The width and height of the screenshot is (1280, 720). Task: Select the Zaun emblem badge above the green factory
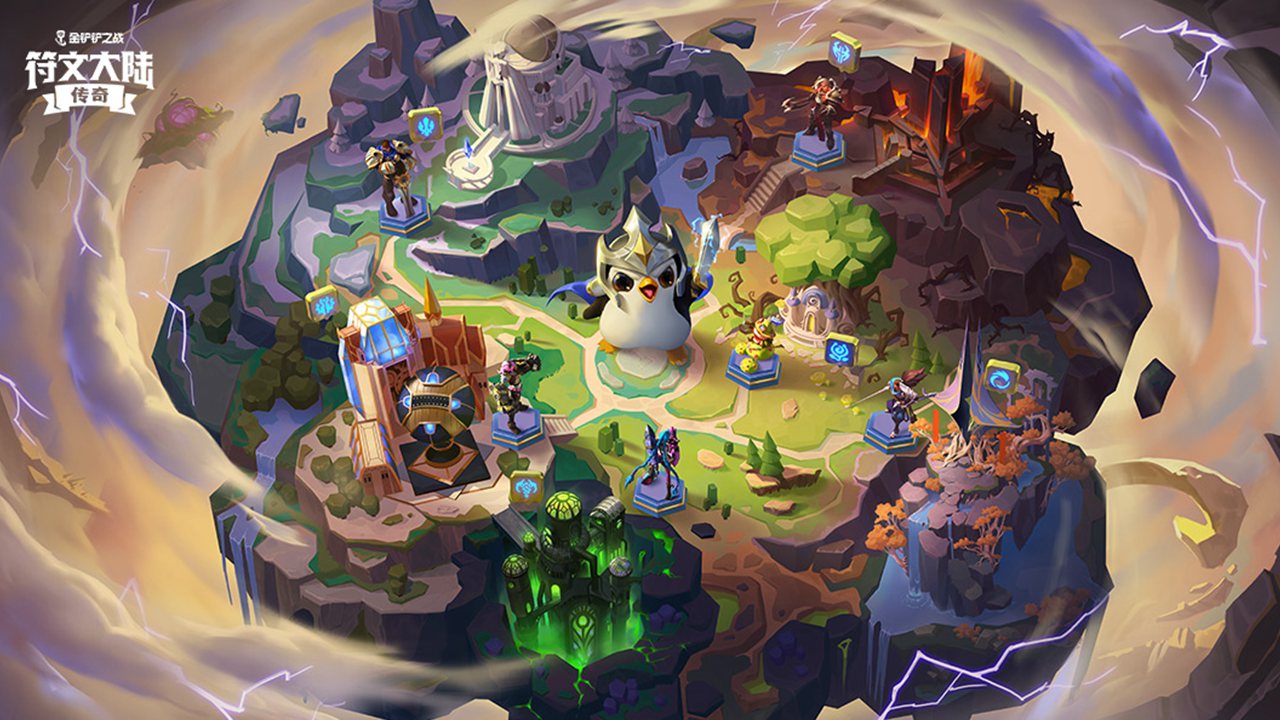[525, 487]
